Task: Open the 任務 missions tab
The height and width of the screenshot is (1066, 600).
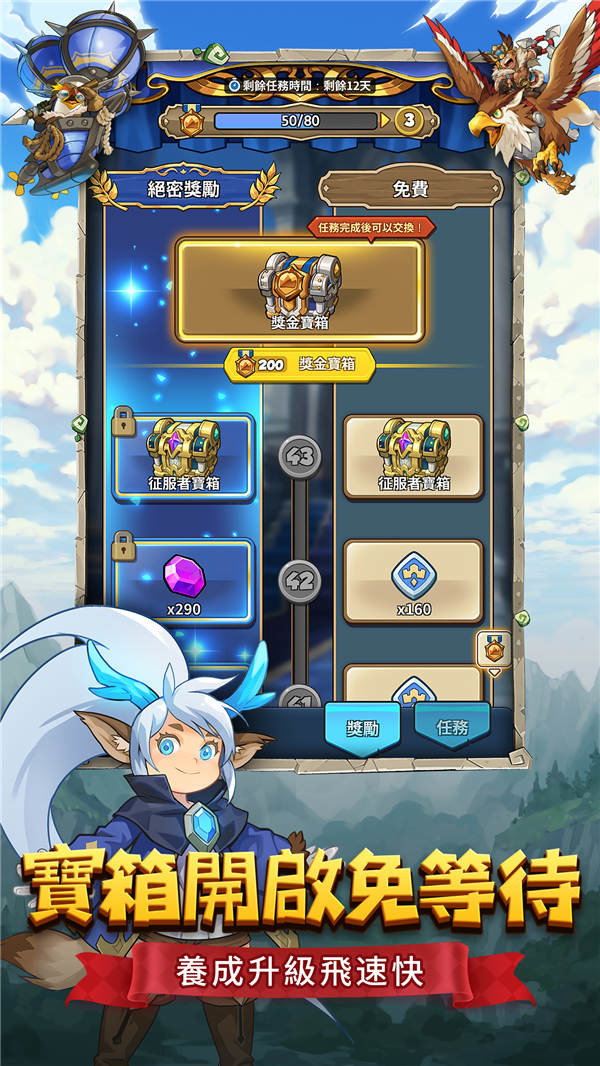Action: (x=452, y=727)
